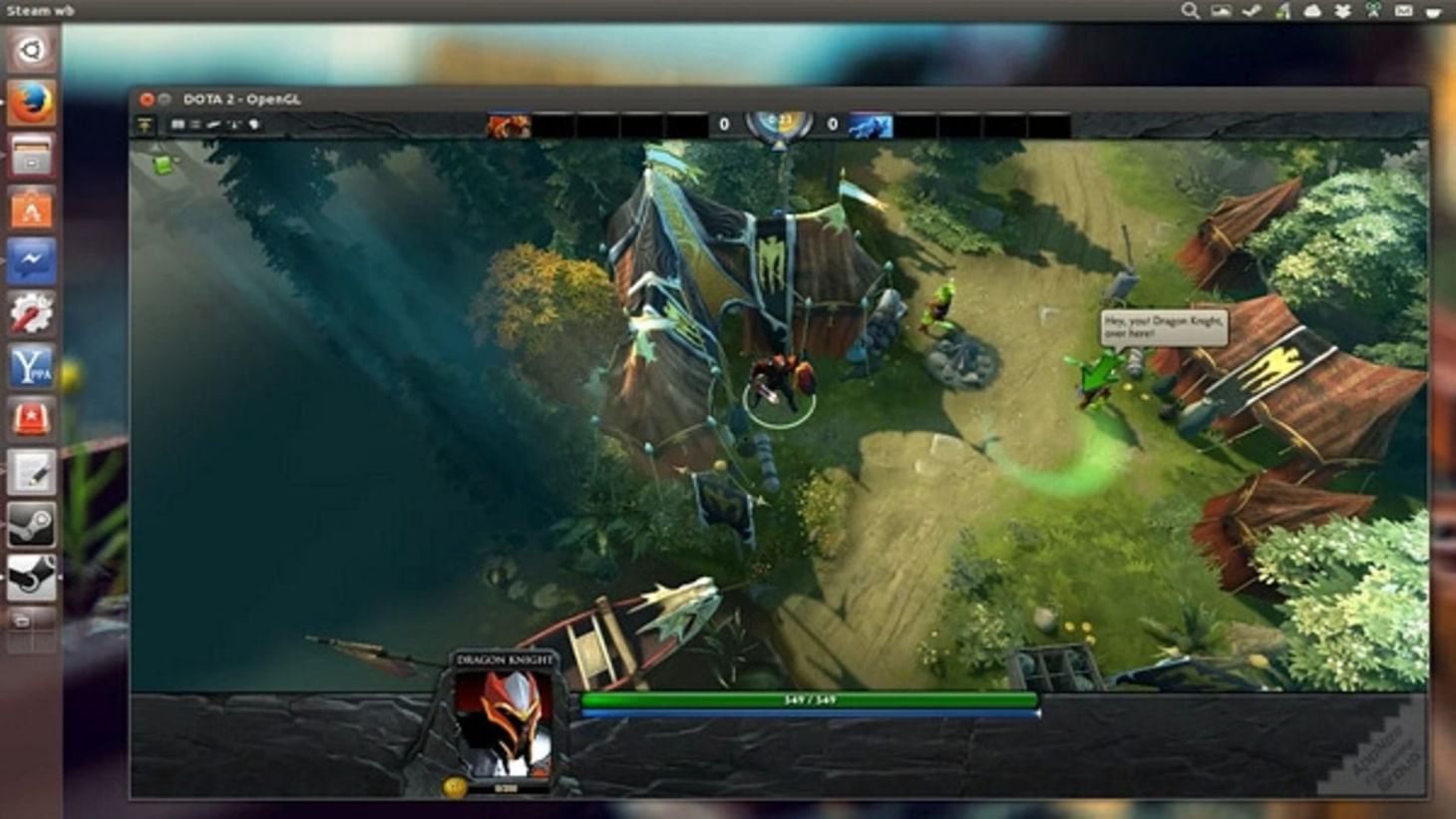Image resolution: width=1456 pixels, height=819 pixels.
Task: Open the Steam client from the launcher
Action: tap(30, 526)
